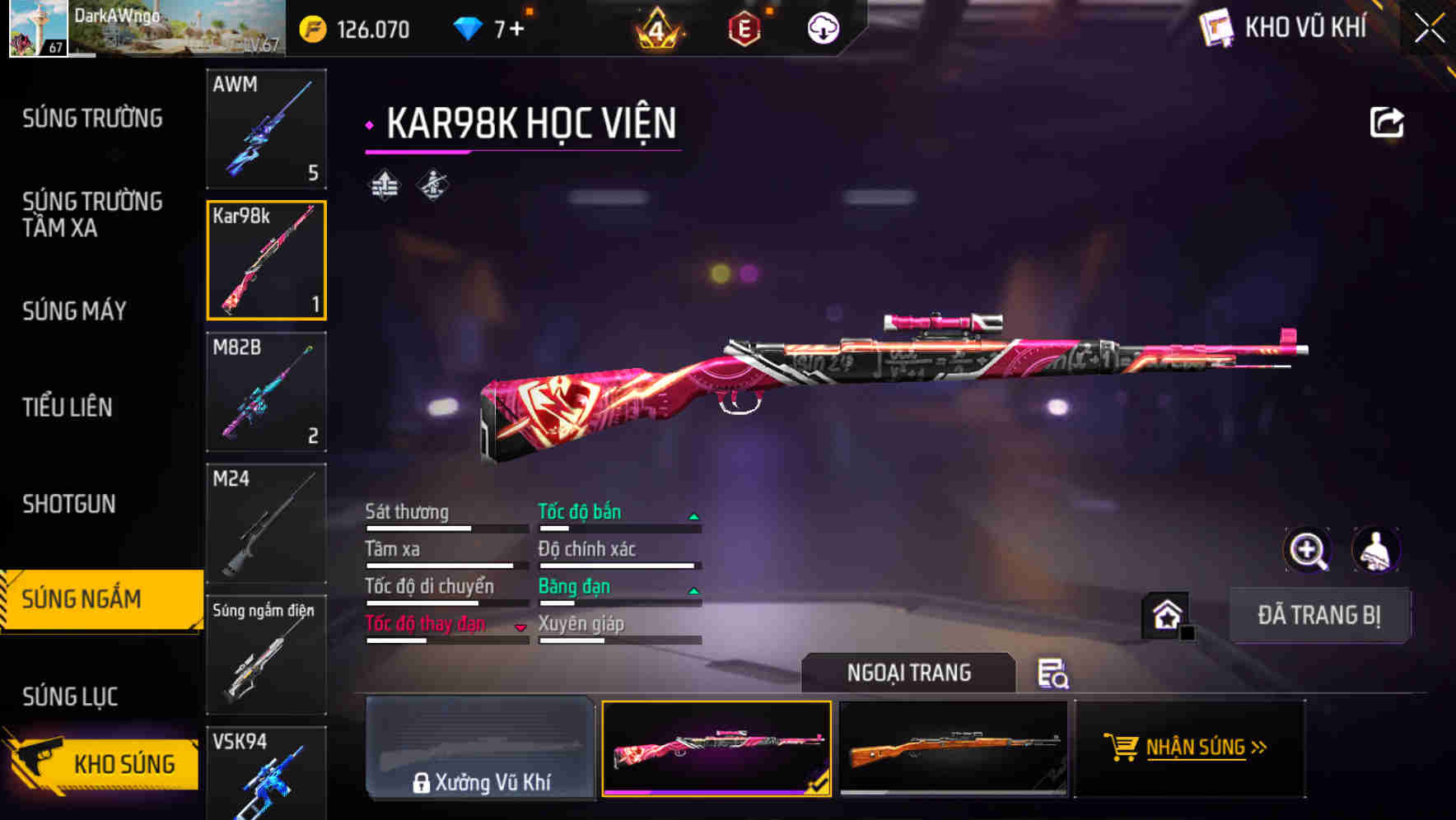Click the share icon in the top right
The height and width of the screenshot is (820, 1456).
(x=1388, y=121)
